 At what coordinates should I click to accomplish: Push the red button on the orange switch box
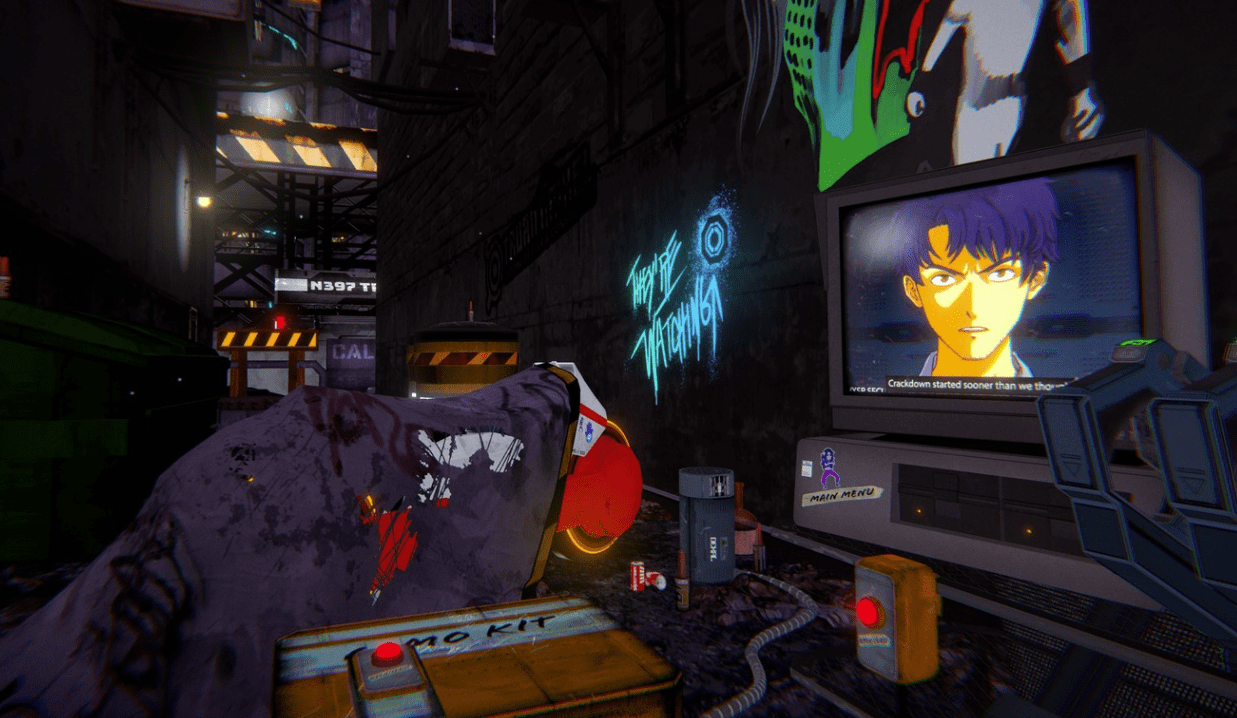tap(868, 611)
